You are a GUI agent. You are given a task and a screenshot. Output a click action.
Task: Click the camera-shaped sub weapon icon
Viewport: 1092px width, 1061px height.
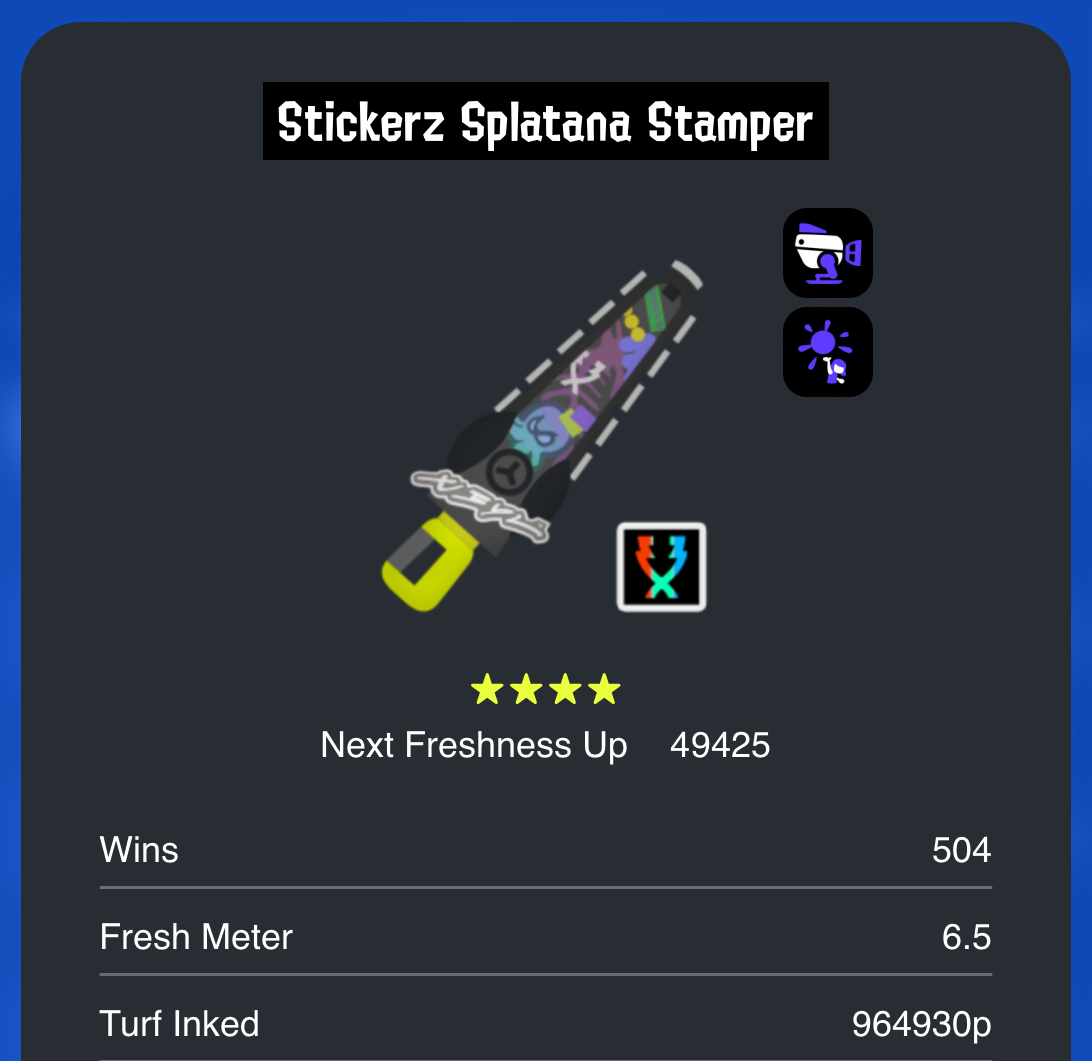coord(827,253)
